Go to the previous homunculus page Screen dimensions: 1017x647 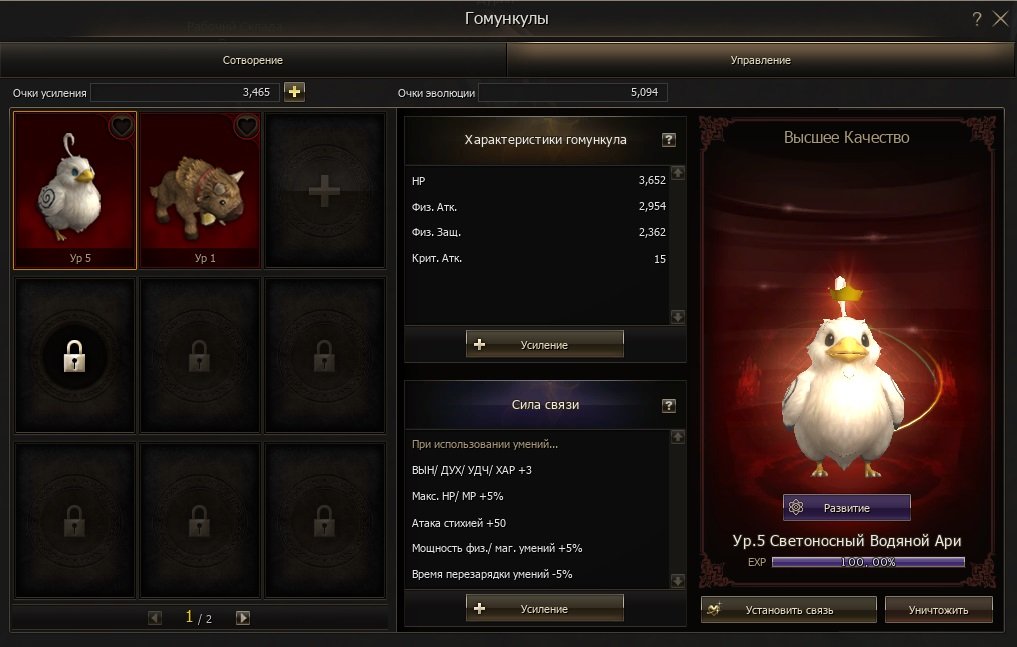pos(155,618)
